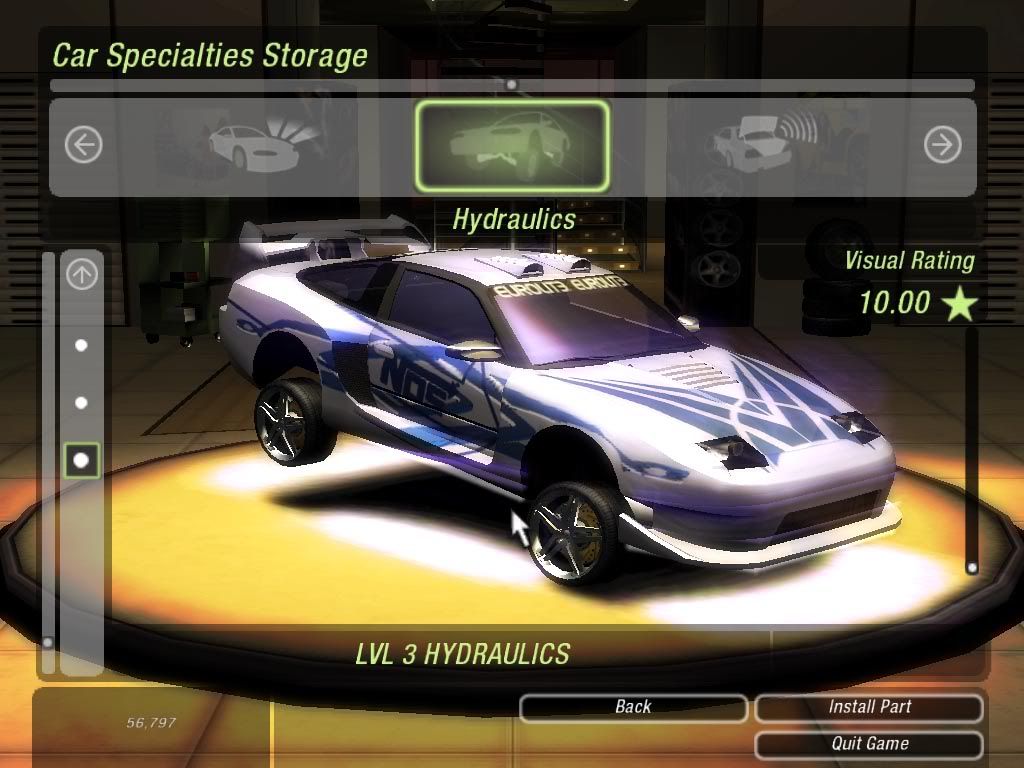
Task: Select the highlighted Hydraulics category tile
Action: [512, 146]
